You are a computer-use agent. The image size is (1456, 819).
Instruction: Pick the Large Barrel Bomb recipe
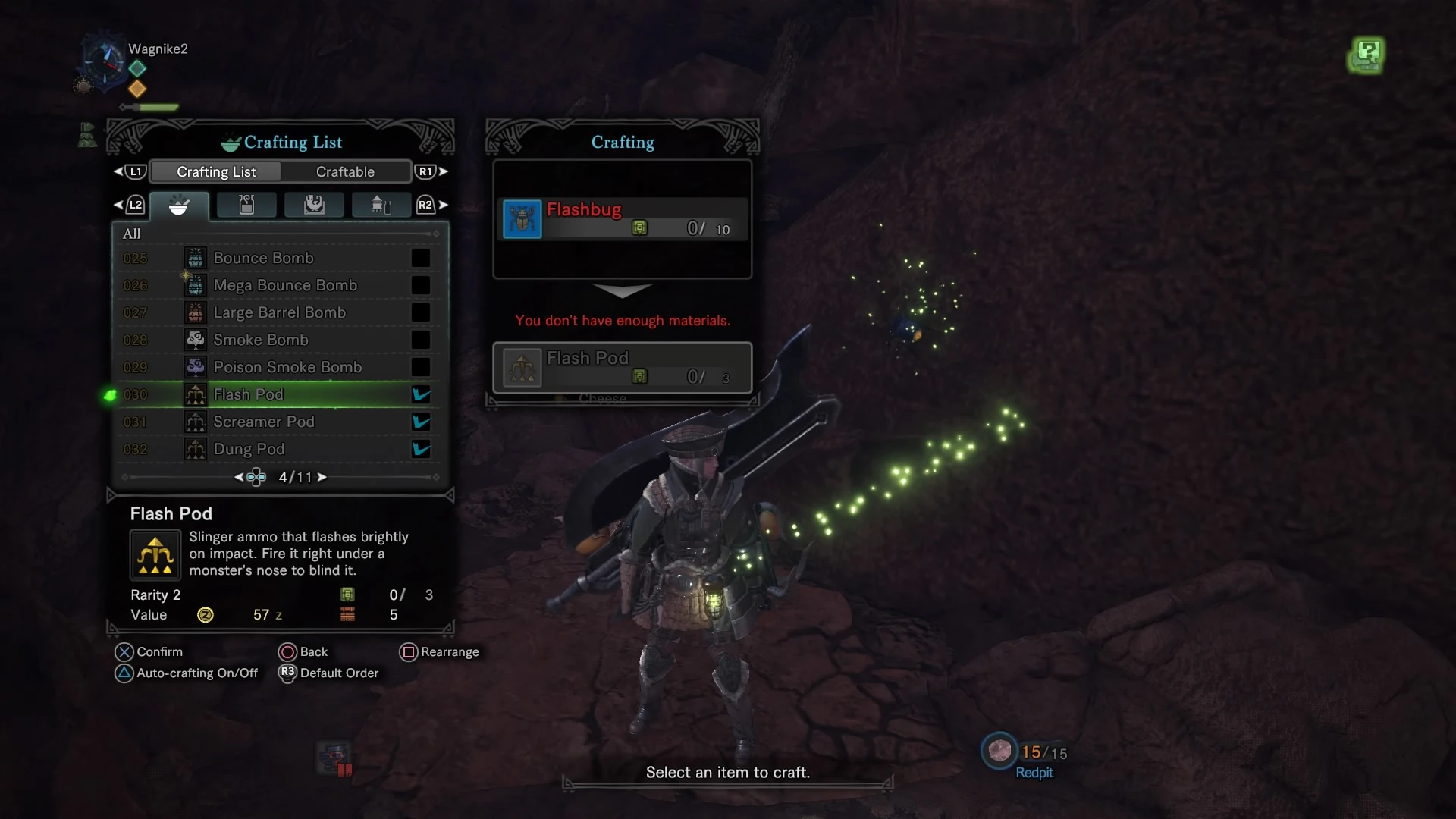pos(279,312)
